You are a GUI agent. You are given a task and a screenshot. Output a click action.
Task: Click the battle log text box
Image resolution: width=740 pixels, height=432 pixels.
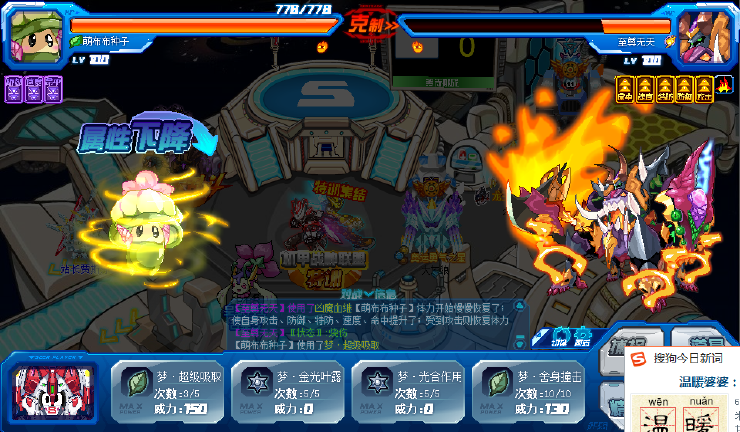(370, 325)
